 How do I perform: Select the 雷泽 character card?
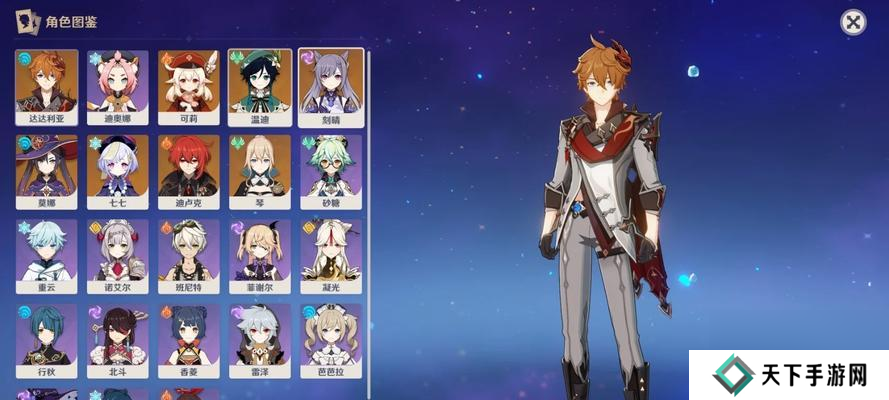(260, 341)
